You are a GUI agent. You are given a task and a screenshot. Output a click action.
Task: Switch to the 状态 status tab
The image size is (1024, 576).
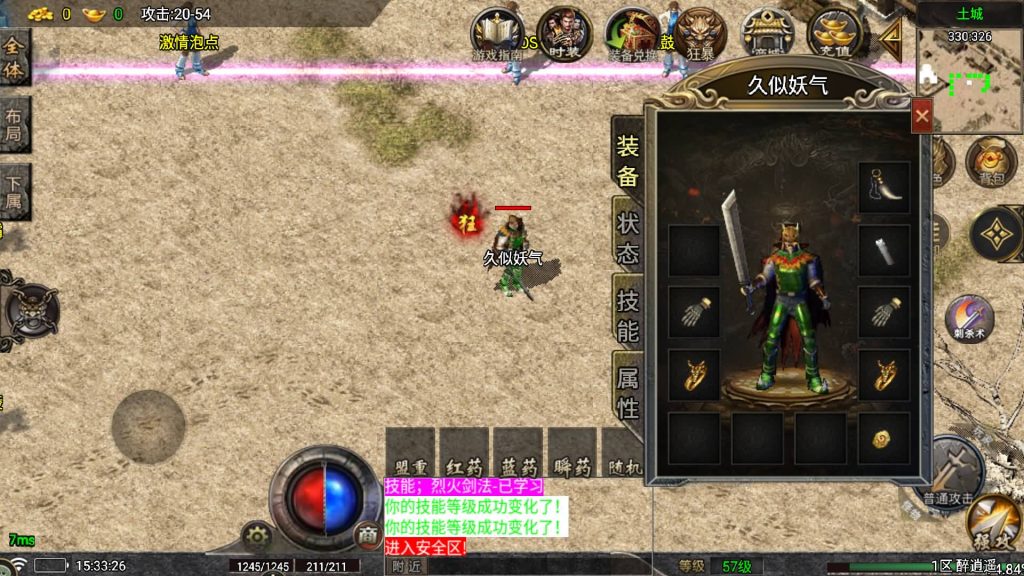point(627,237)
